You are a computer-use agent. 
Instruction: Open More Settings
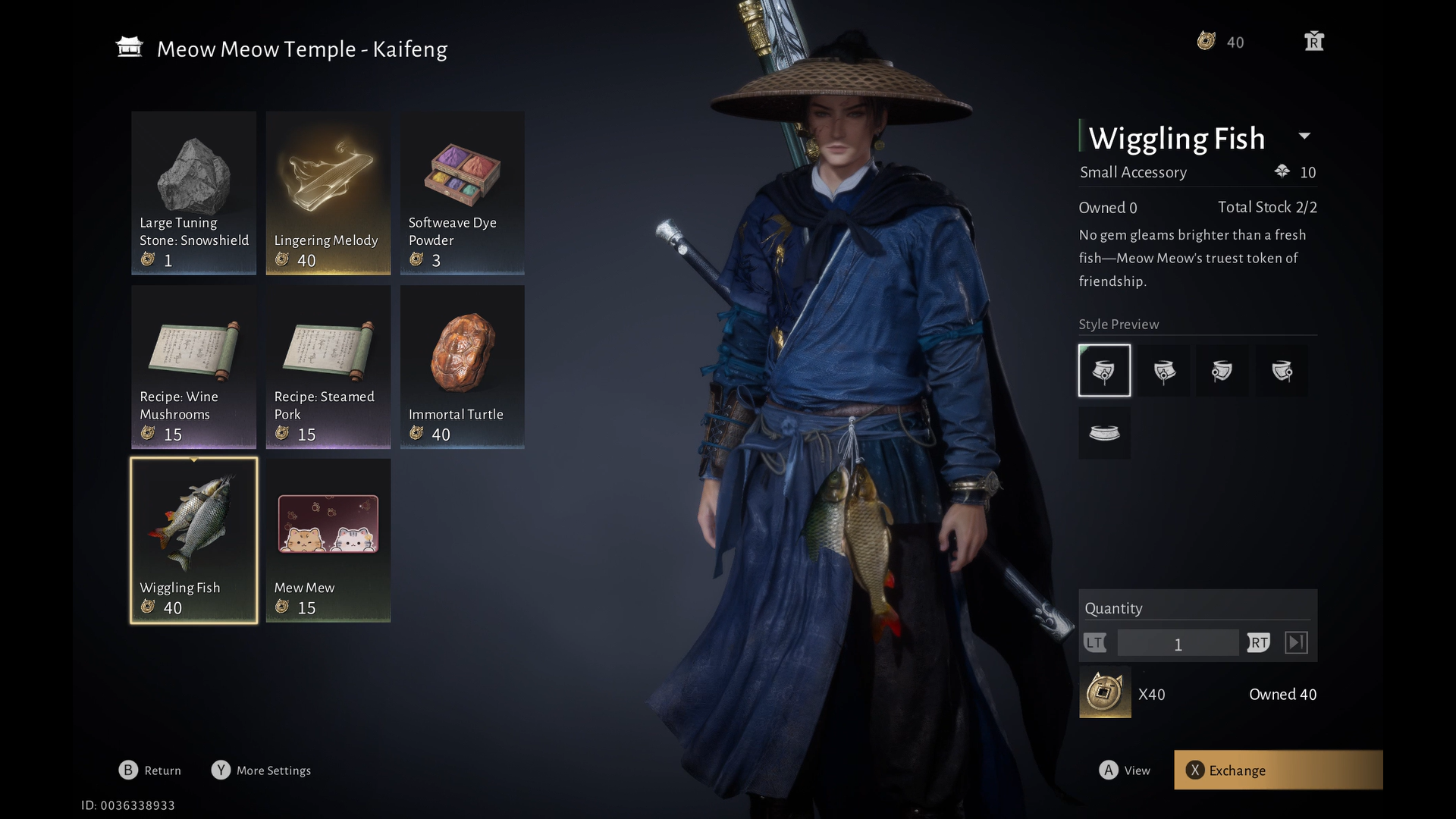point(262,770)
